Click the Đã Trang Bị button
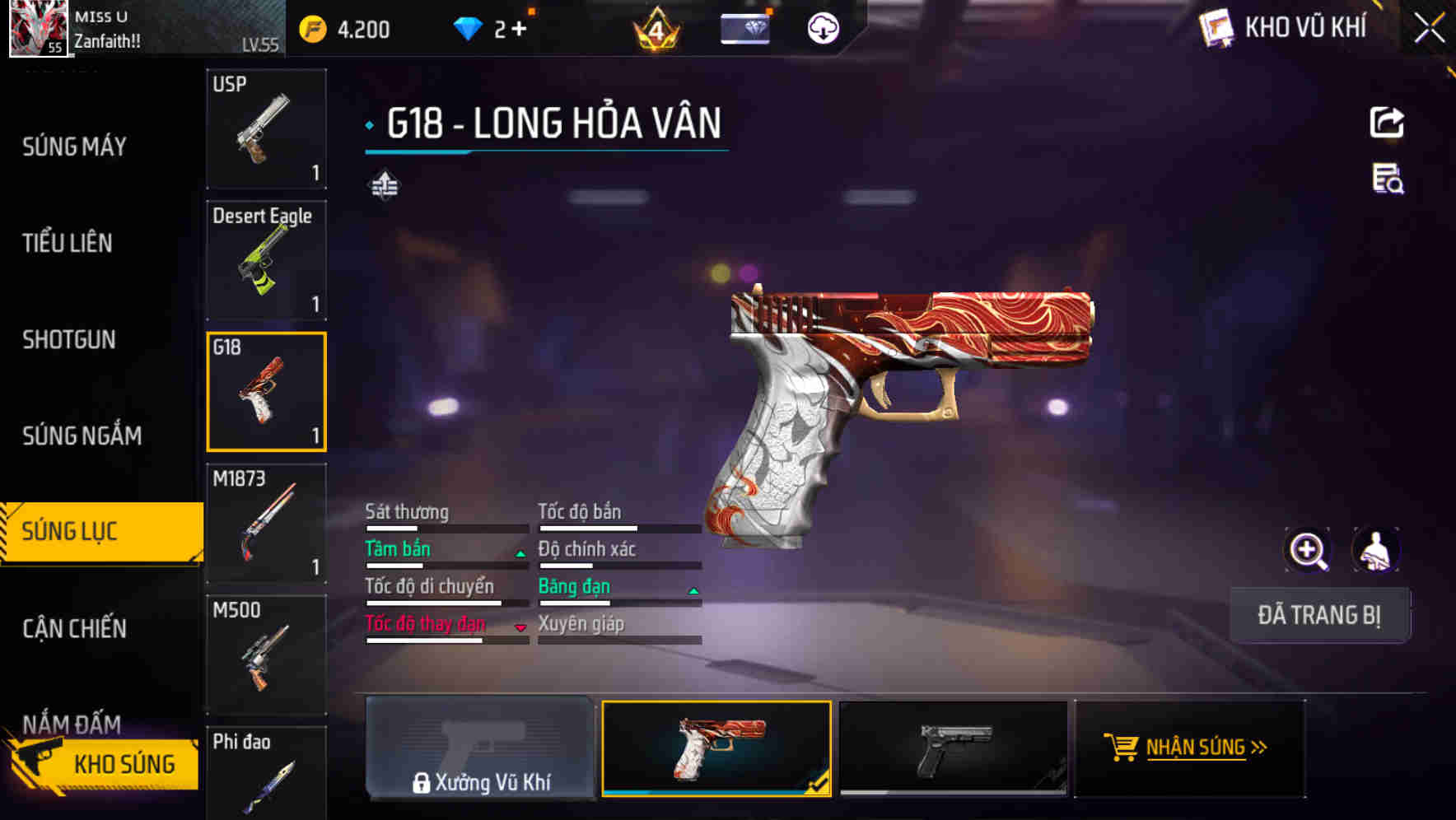Image resolution: width=1456 pixels, height=820 pixels. [x=1318, y=615]
